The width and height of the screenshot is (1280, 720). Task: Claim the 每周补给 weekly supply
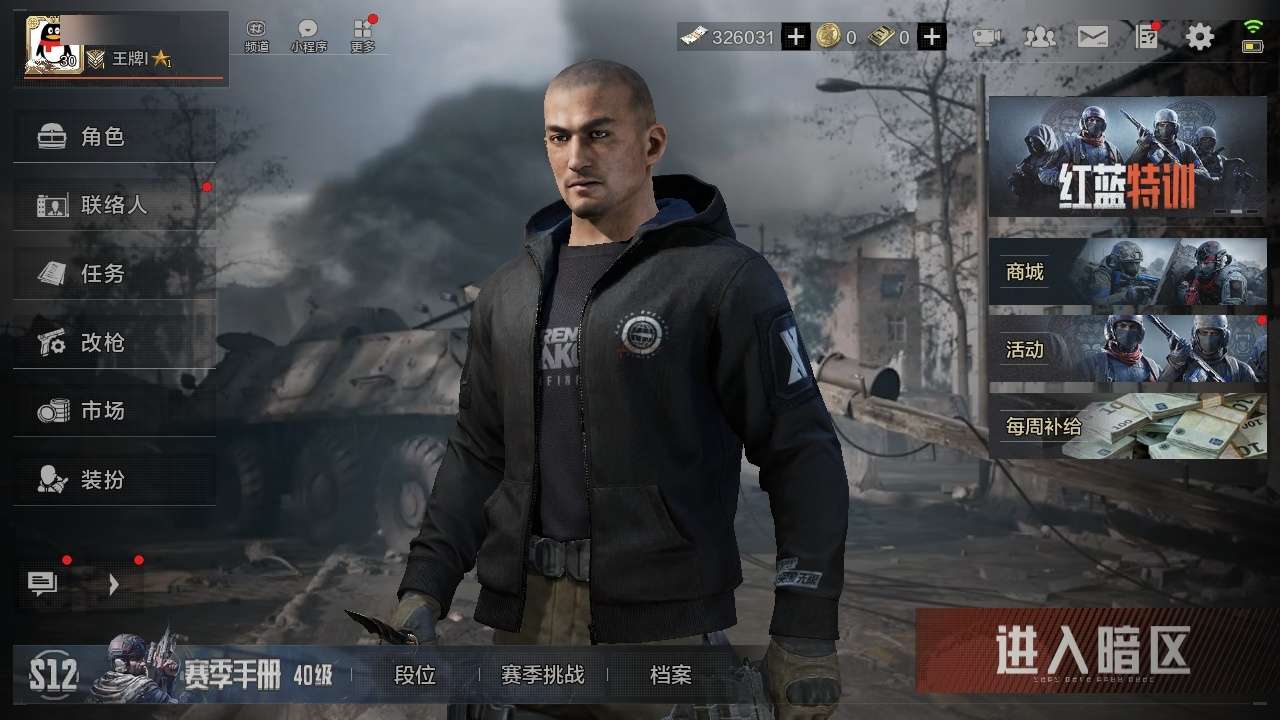pyautogui.click(x=1127, y=427)
